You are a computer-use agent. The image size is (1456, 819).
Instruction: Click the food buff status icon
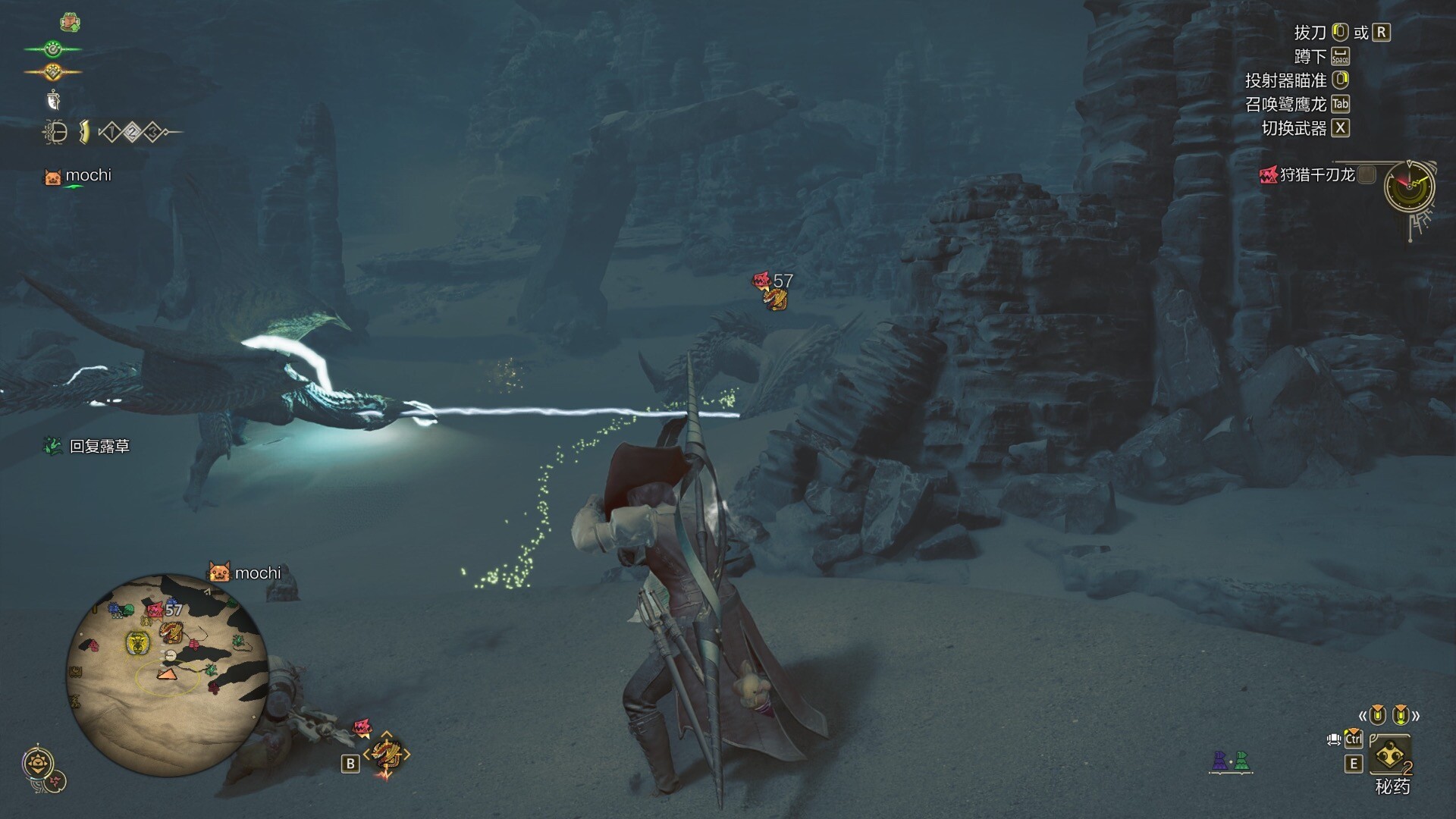point(71,23)
